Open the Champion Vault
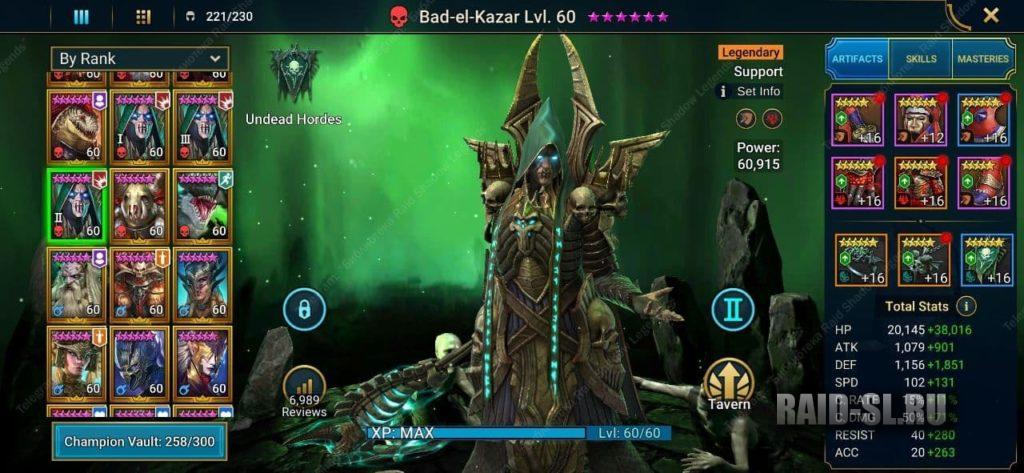The height and width of the screenshot is (473, 1024). coord(139,441)
